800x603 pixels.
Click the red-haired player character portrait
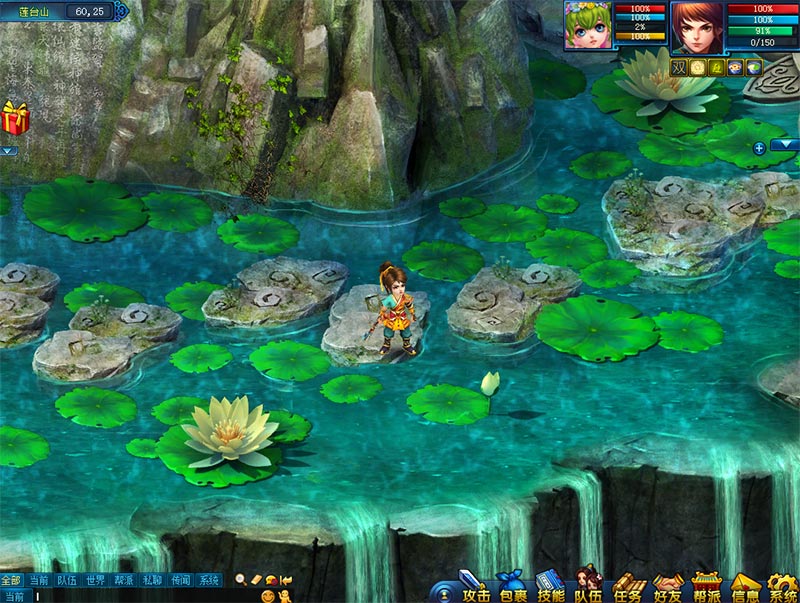(697, 26)
